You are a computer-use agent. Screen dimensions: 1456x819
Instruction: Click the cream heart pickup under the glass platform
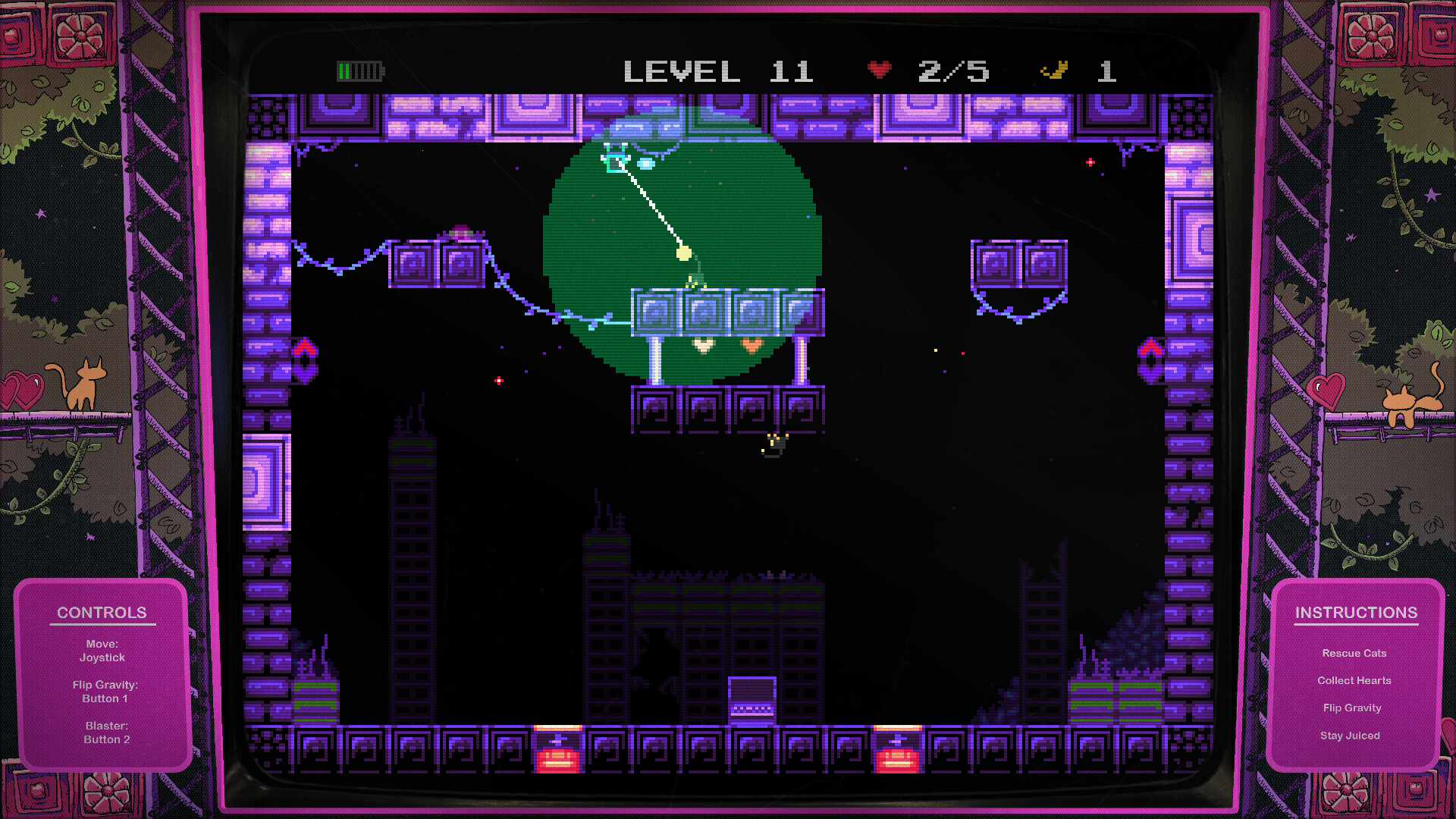703,346
